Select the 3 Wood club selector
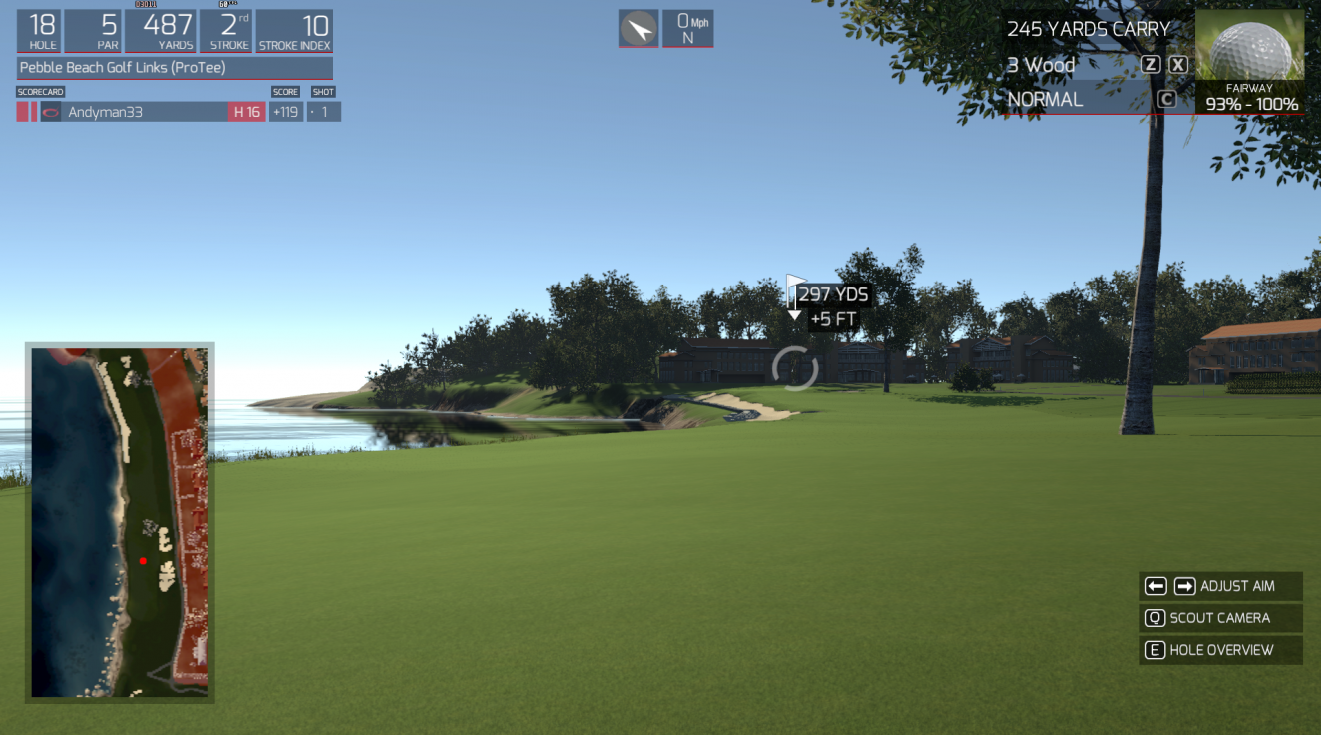The width and height of the screenshot is (1321, 735). point(1041,65)
